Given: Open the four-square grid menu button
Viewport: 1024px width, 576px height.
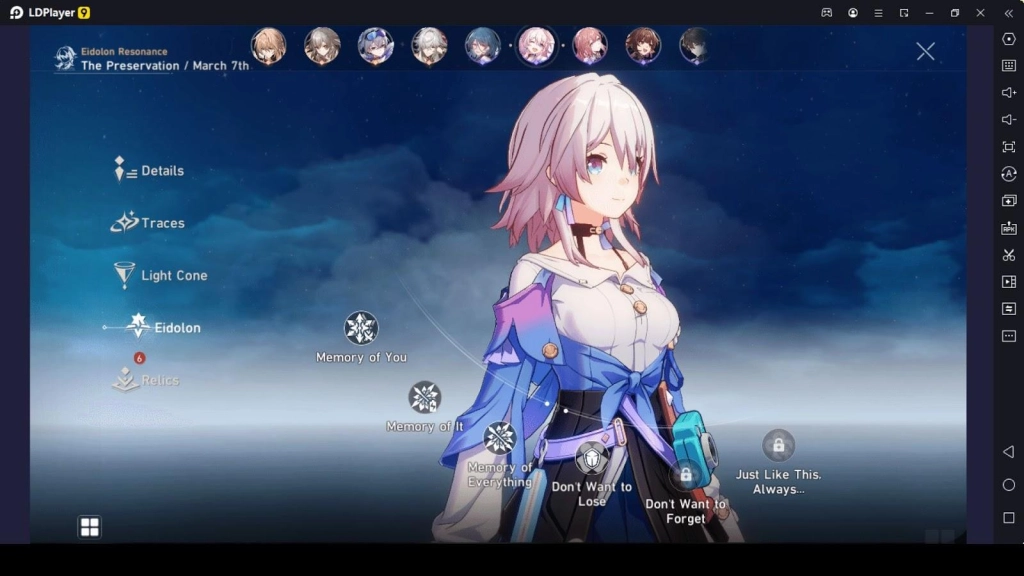Looking at the screenshot, I should (90, 527).
